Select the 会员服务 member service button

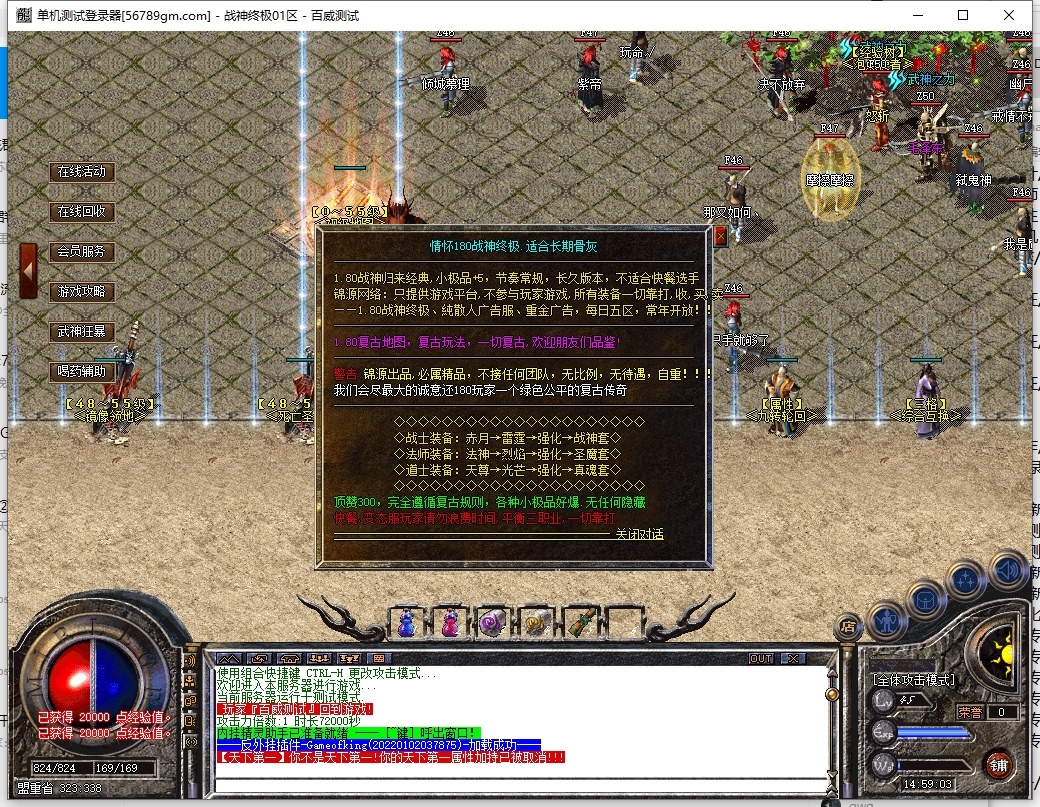coord(82,252)
